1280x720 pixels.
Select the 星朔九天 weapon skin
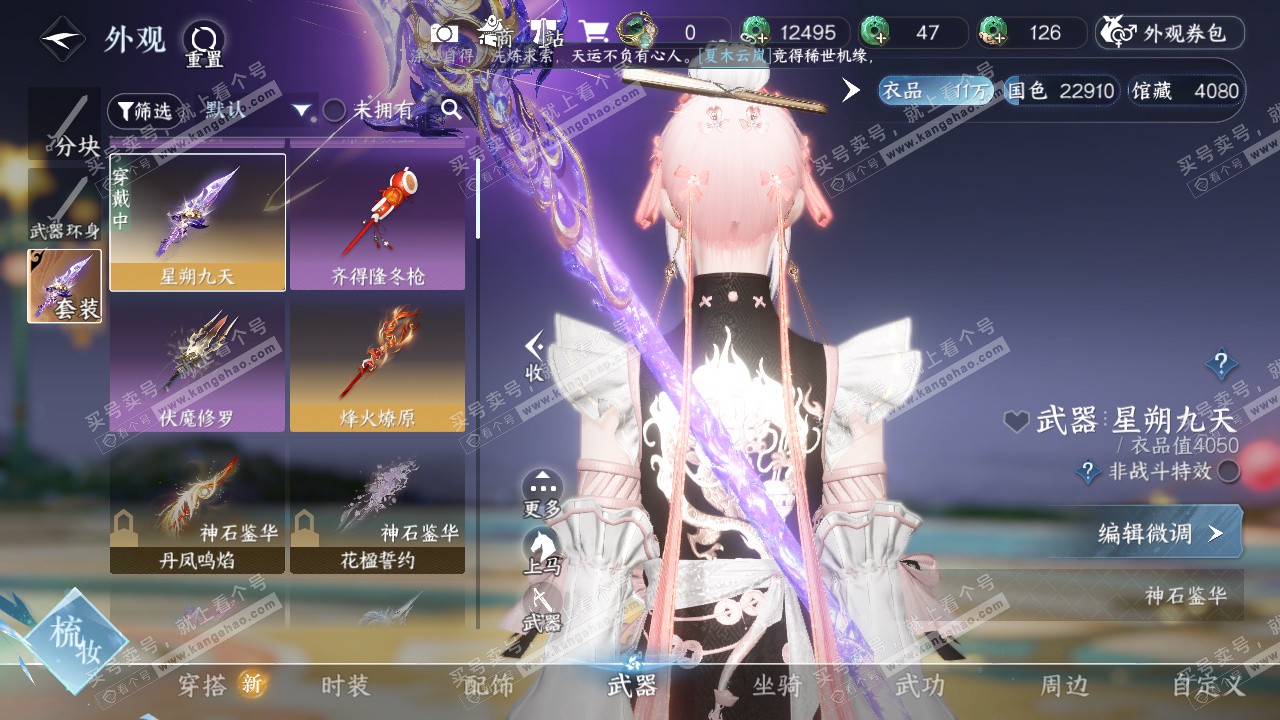pos(197,222)
